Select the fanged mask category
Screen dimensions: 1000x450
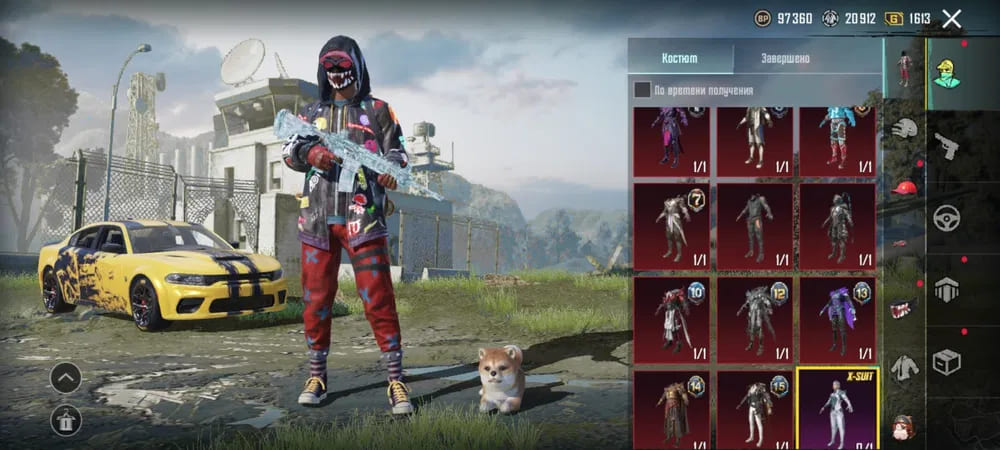coord(905,308)
